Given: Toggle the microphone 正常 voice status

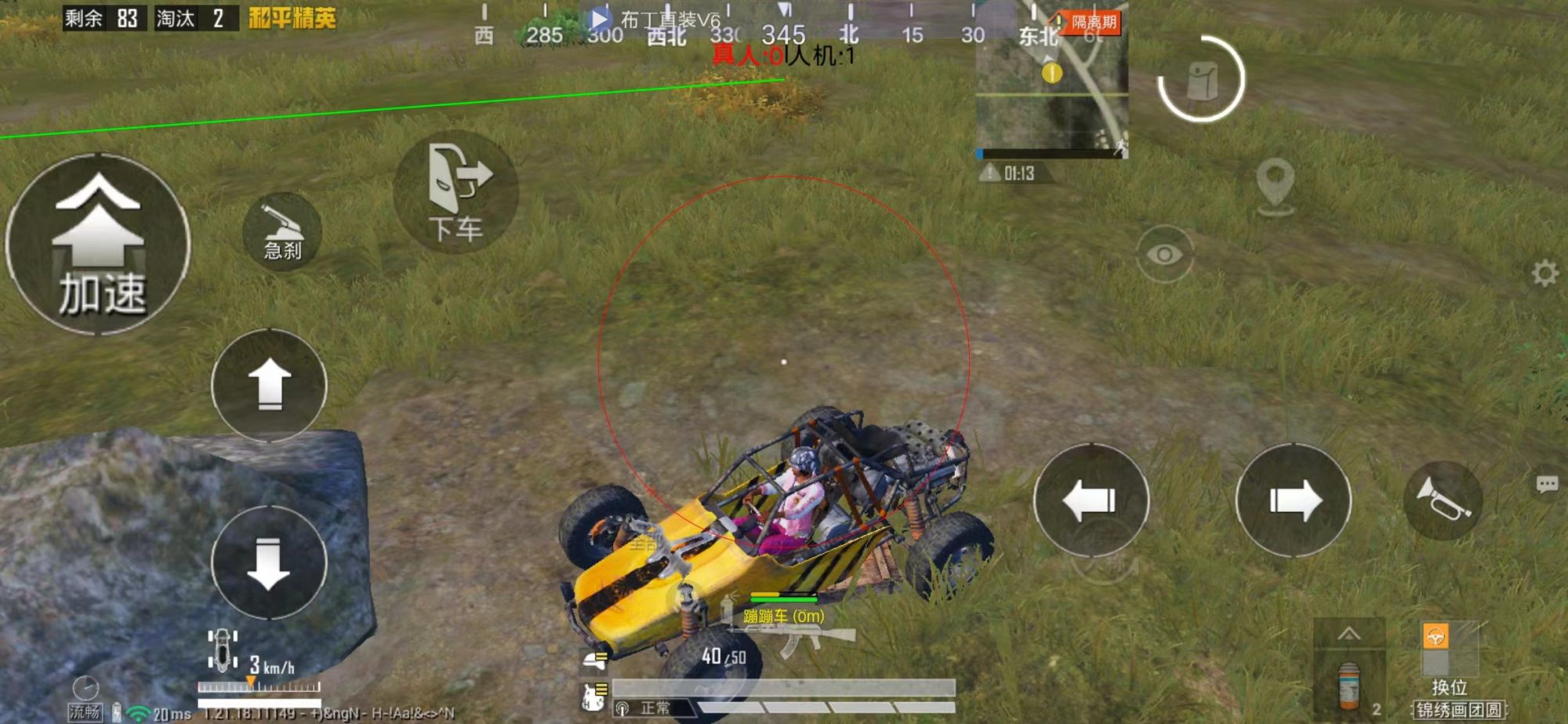Looking at the screenshot, I should tap(647, 706).
